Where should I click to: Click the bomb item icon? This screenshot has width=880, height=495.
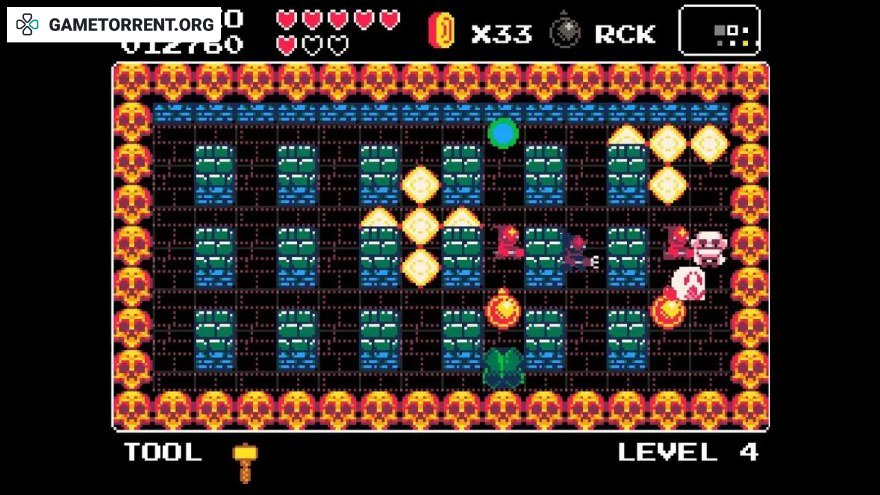click(565, 31)
